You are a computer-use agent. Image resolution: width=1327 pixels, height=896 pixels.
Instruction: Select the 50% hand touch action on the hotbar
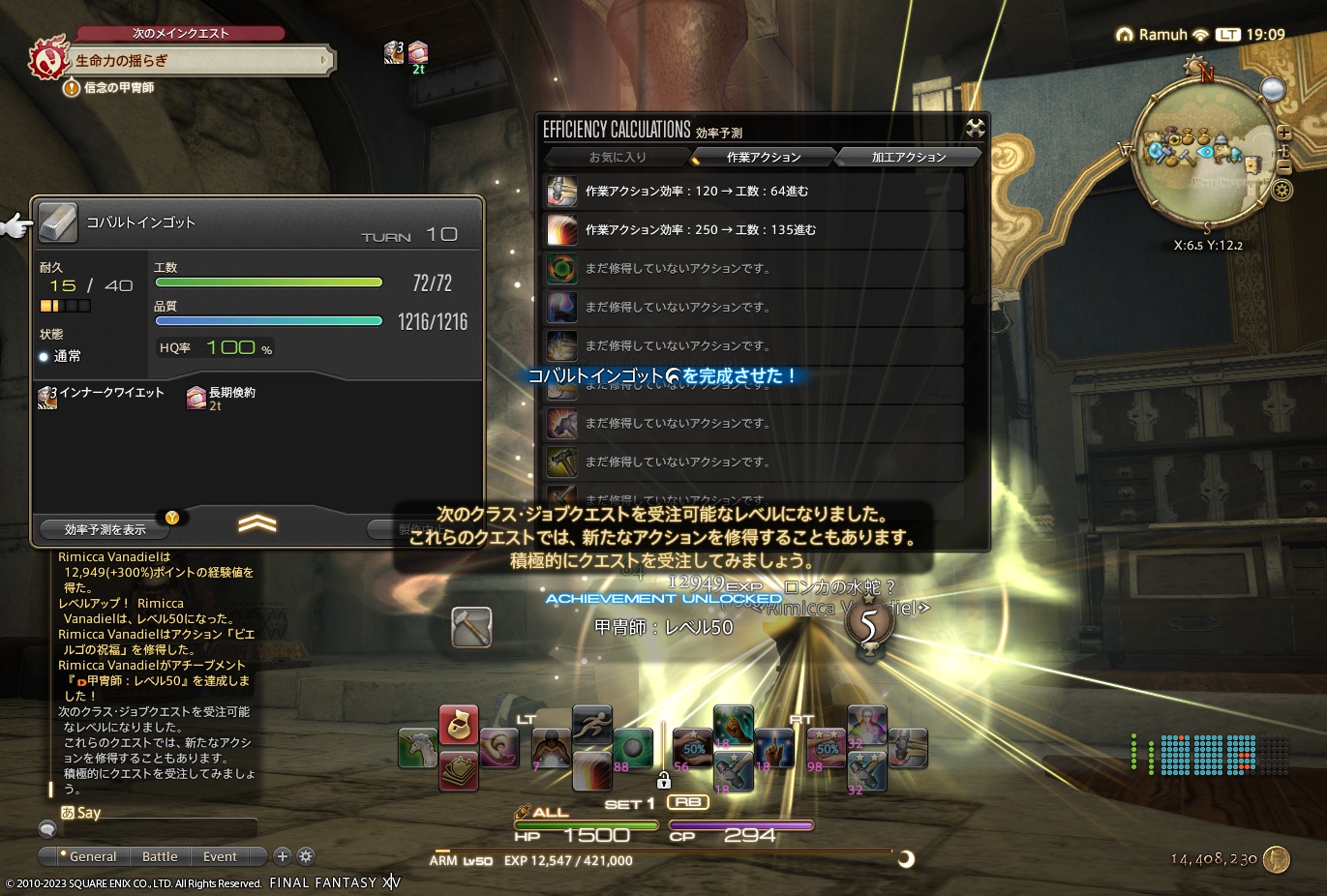(690, 748)
